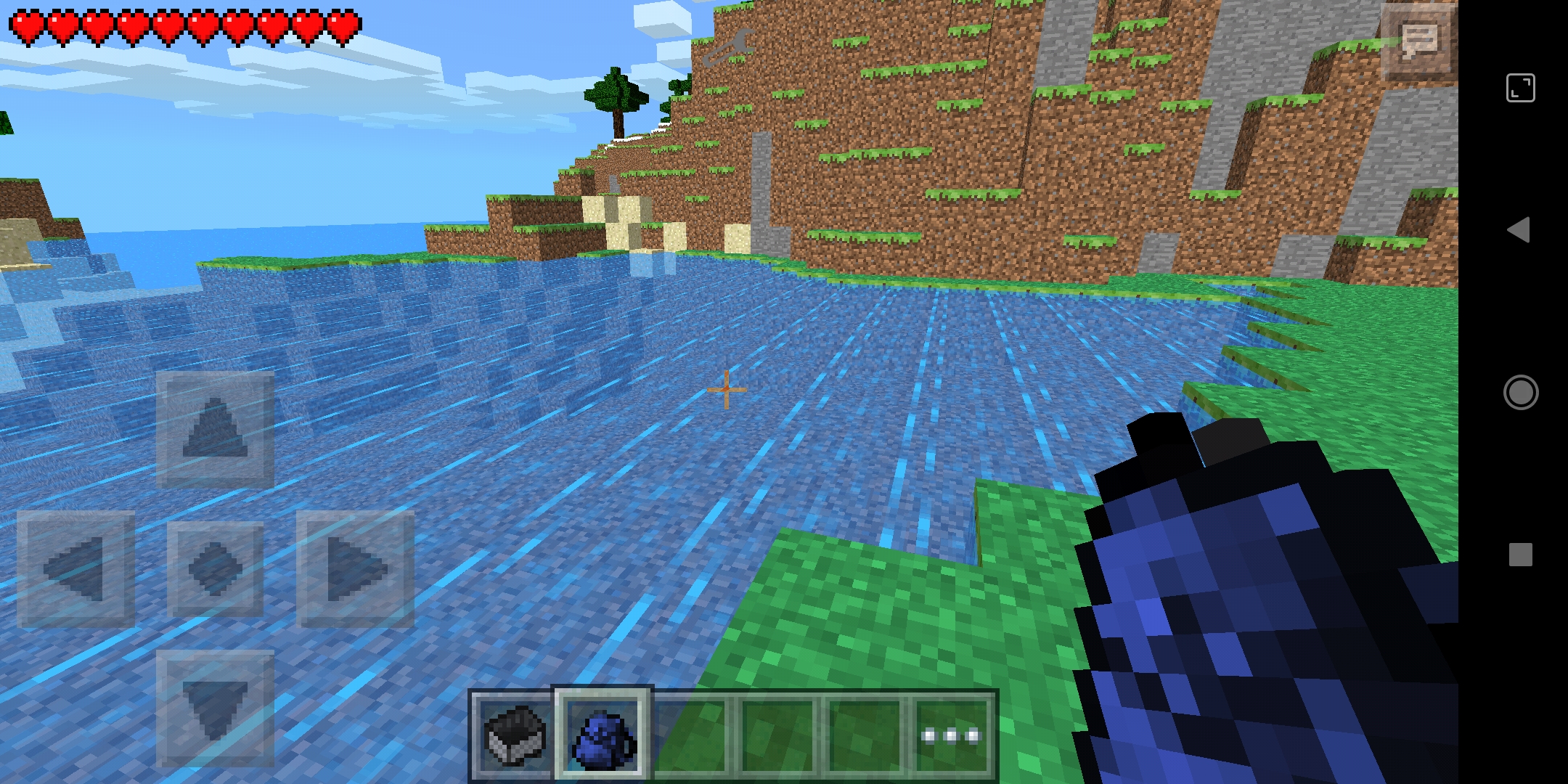Tap the Android back navigation button
The height and width of the screenshot is (784, 1568).
[1521, 231]
